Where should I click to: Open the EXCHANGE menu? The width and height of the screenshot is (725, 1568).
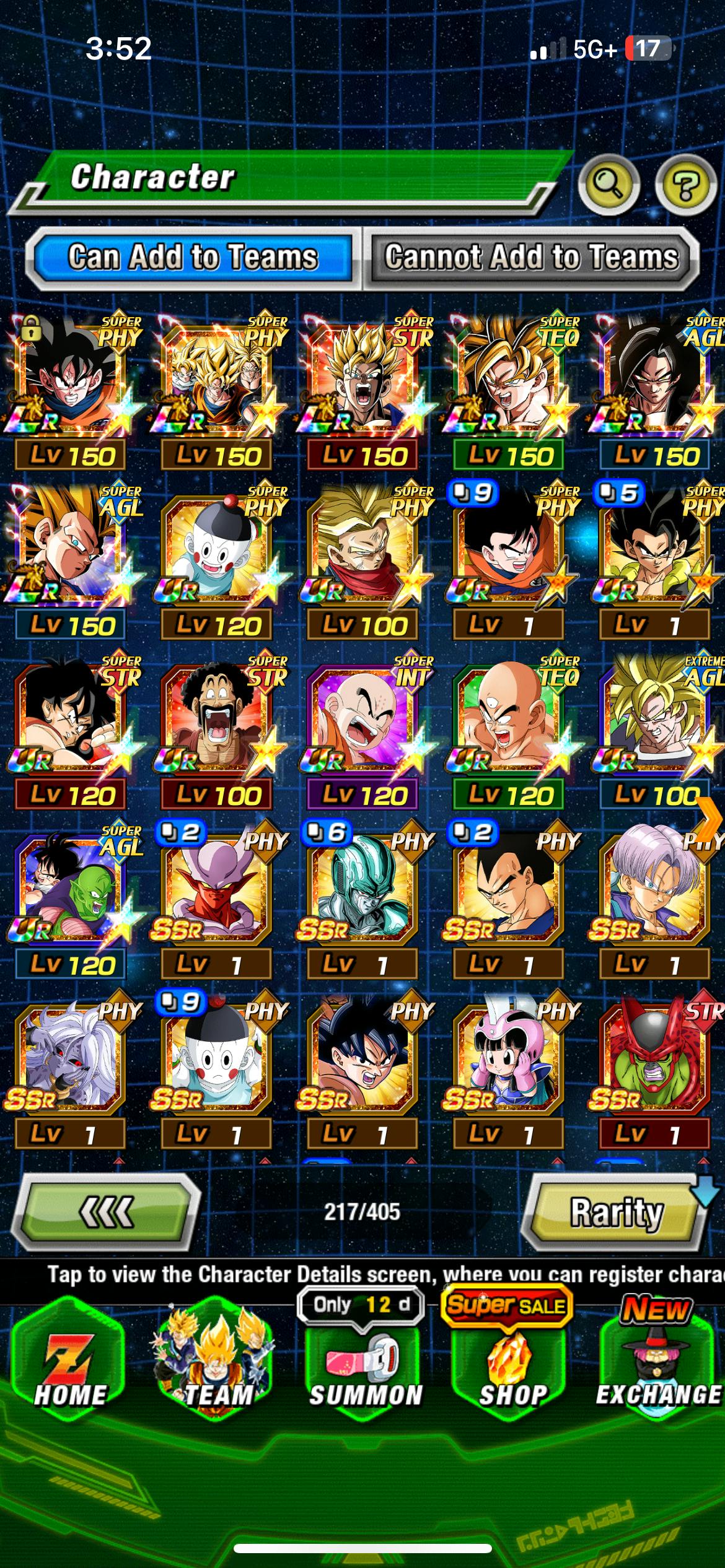click(x=658, y=1362)
